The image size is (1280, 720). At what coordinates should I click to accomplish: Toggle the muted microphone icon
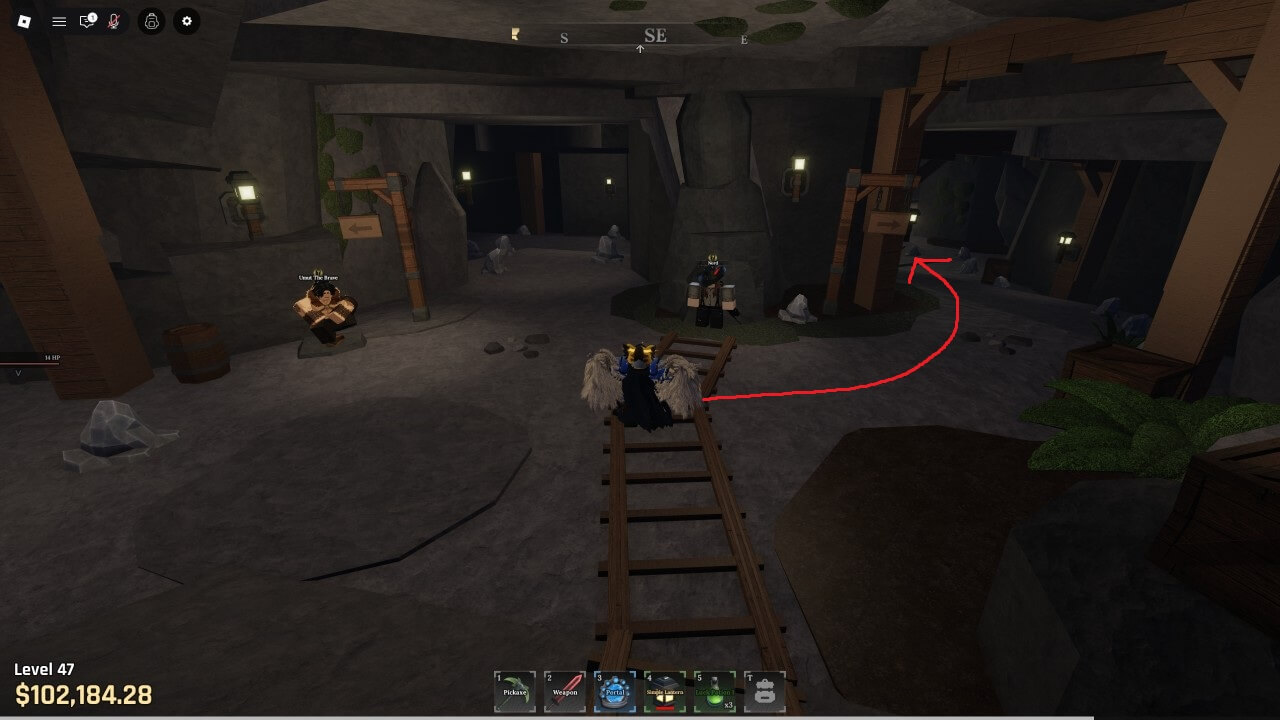114,21
